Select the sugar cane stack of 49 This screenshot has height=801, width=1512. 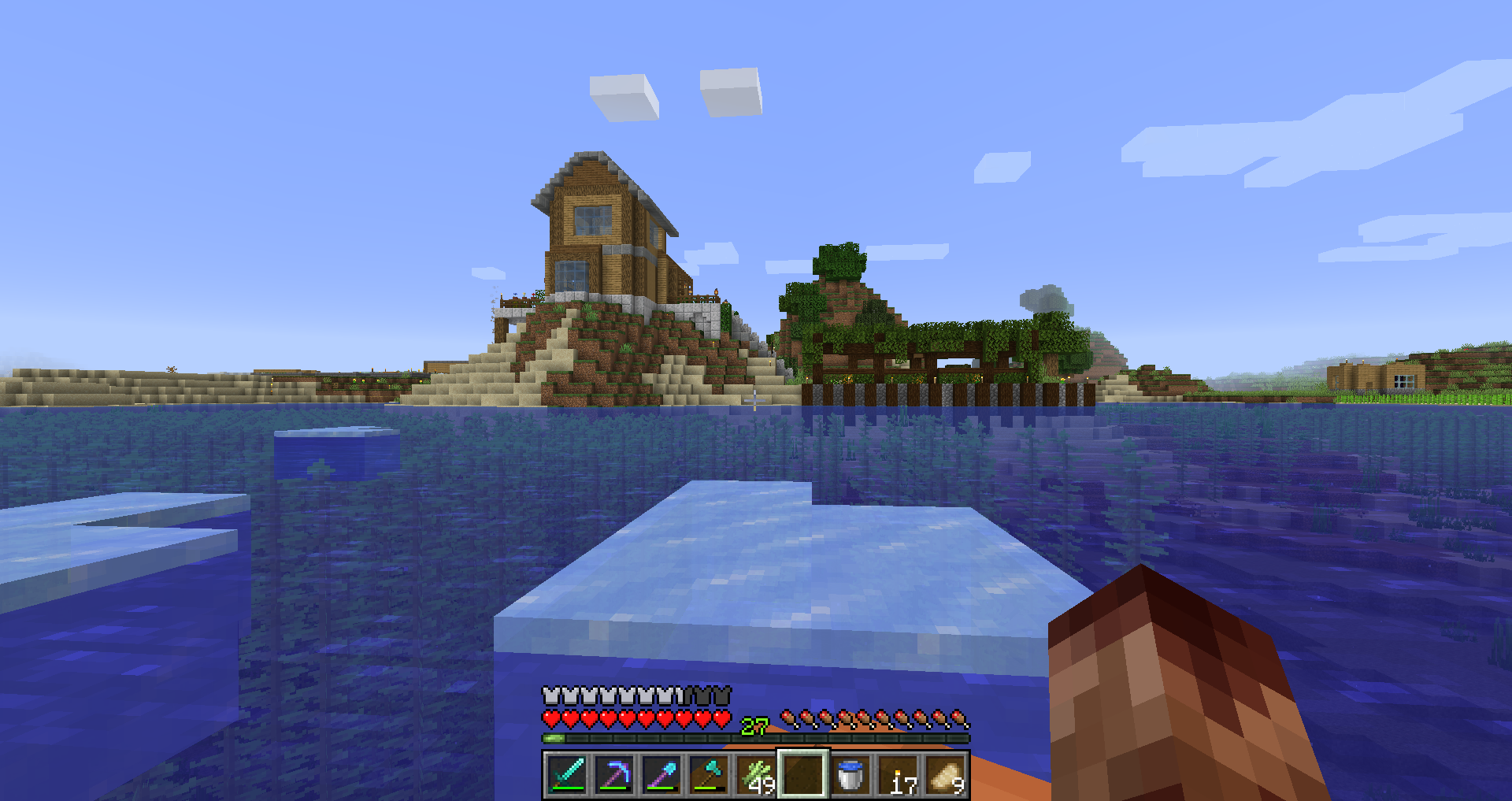tap(755, 775)
